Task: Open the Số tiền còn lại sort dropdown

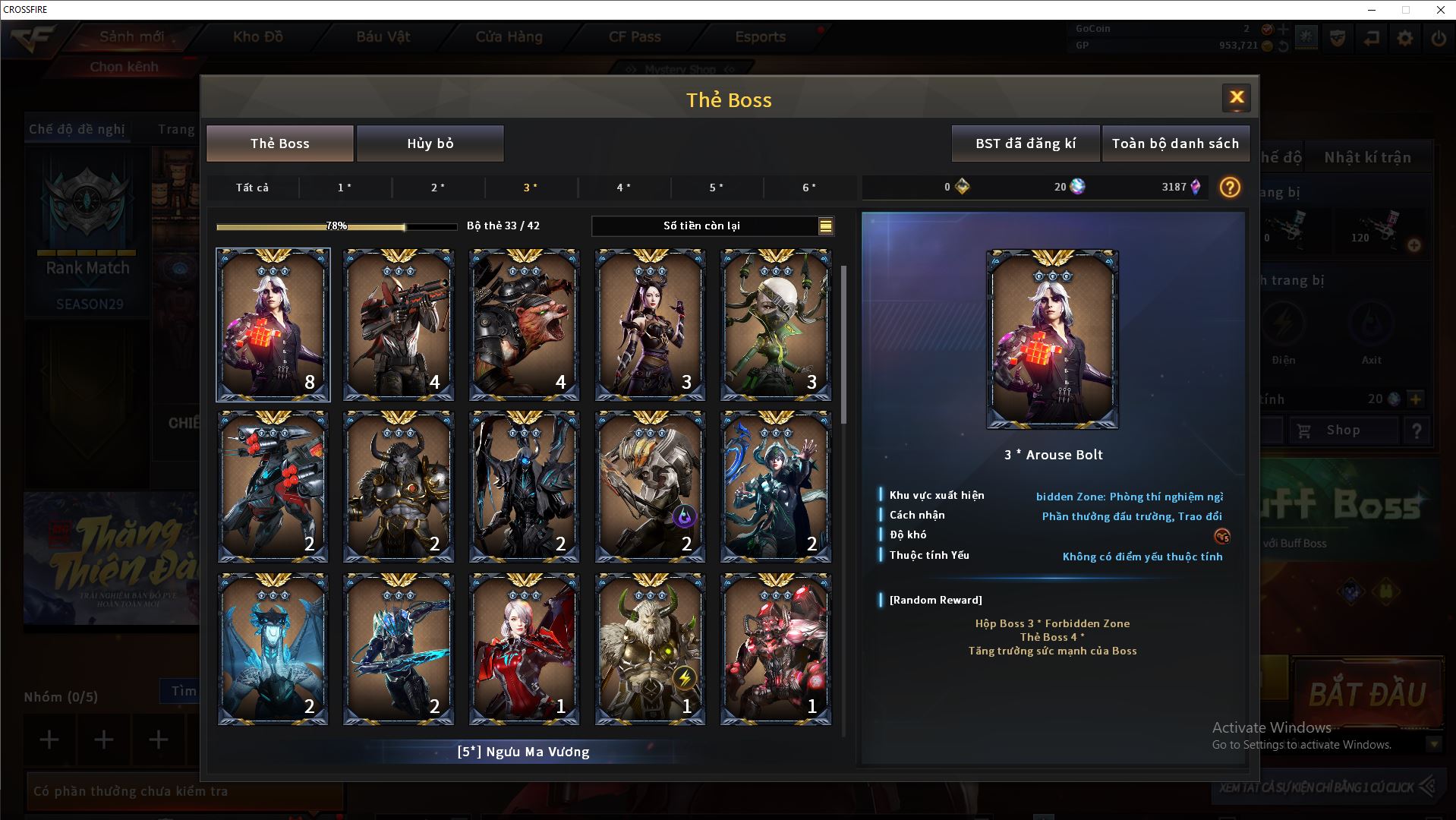Action: [x=825, y=226]
